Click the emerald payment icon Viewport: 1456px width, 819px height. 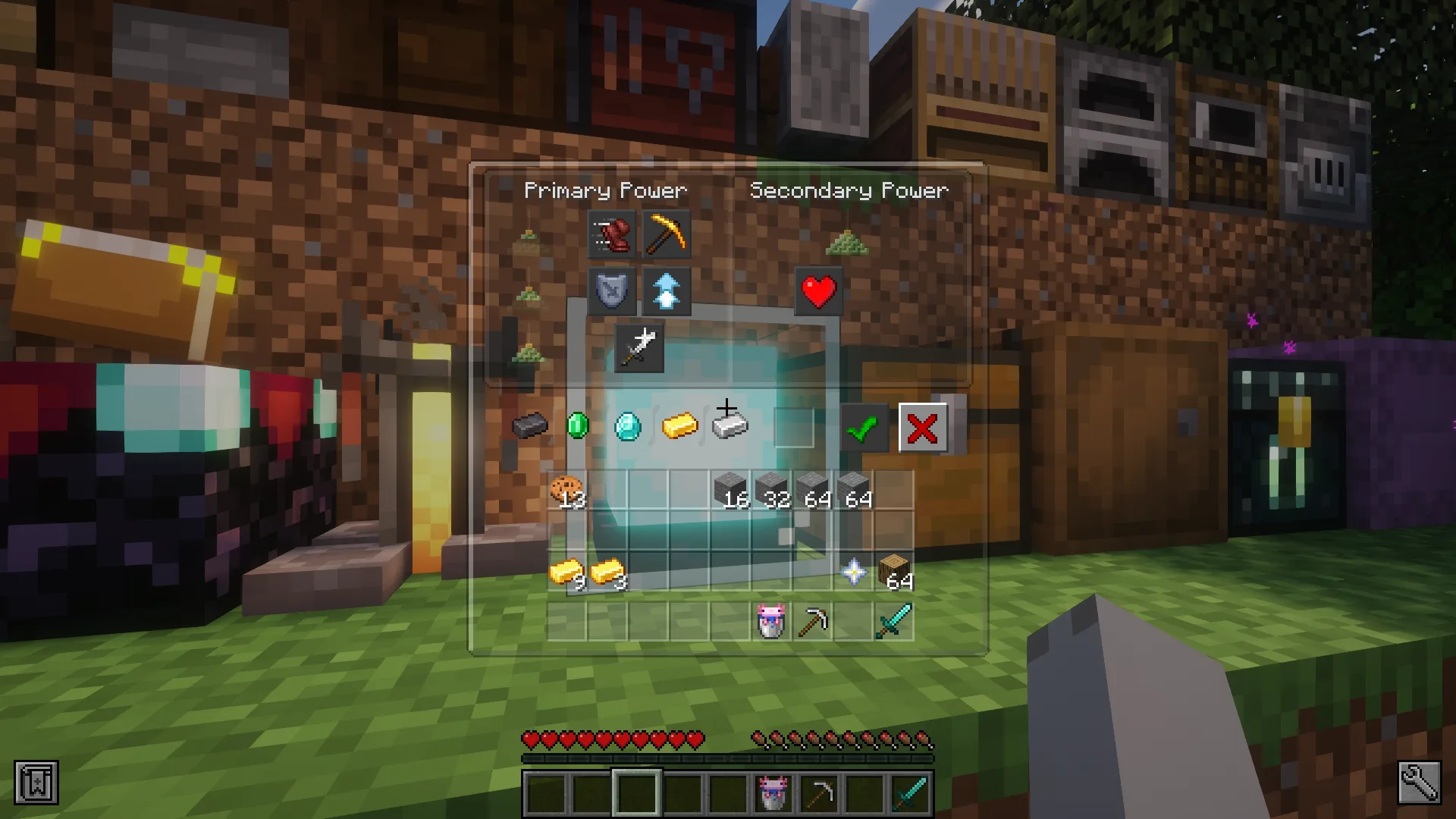pyautogui.click(x=579, y=426)
